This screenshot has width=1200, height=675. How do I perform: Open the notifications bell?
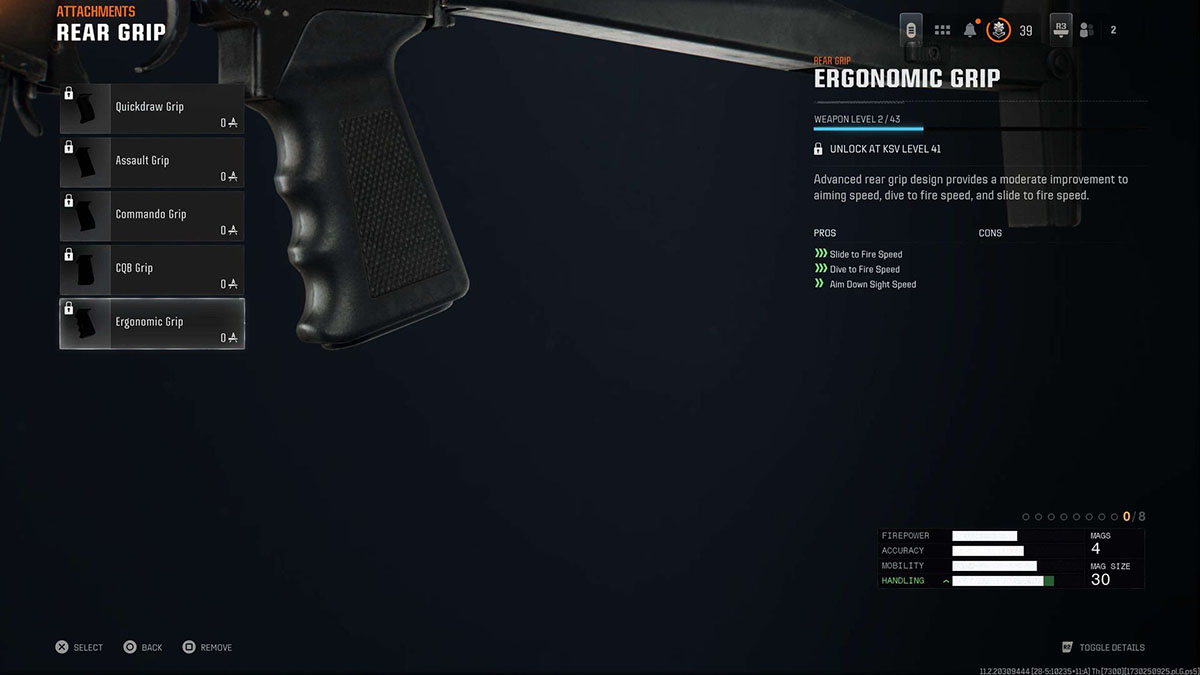pos(969,30)
